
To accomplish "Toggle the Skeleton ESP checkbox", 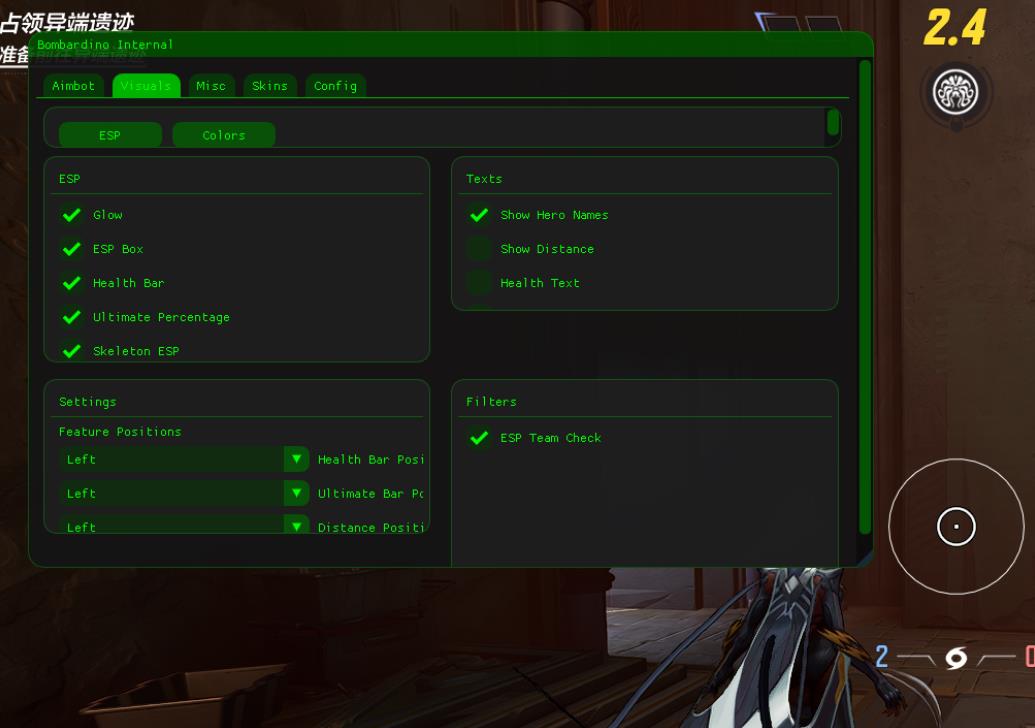I will pyautogui.click(x=72, y=351).
